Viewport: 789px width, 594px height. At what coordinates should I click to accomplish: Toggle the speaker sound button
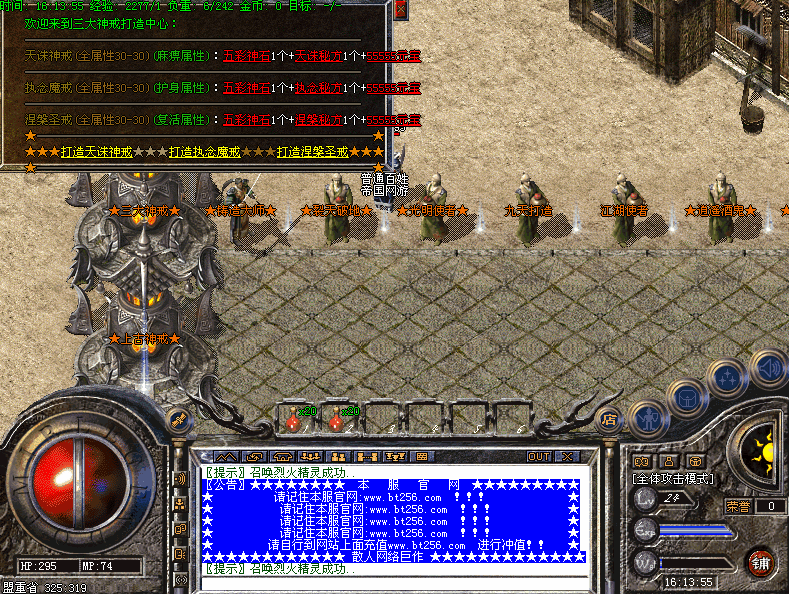[768, 369]
